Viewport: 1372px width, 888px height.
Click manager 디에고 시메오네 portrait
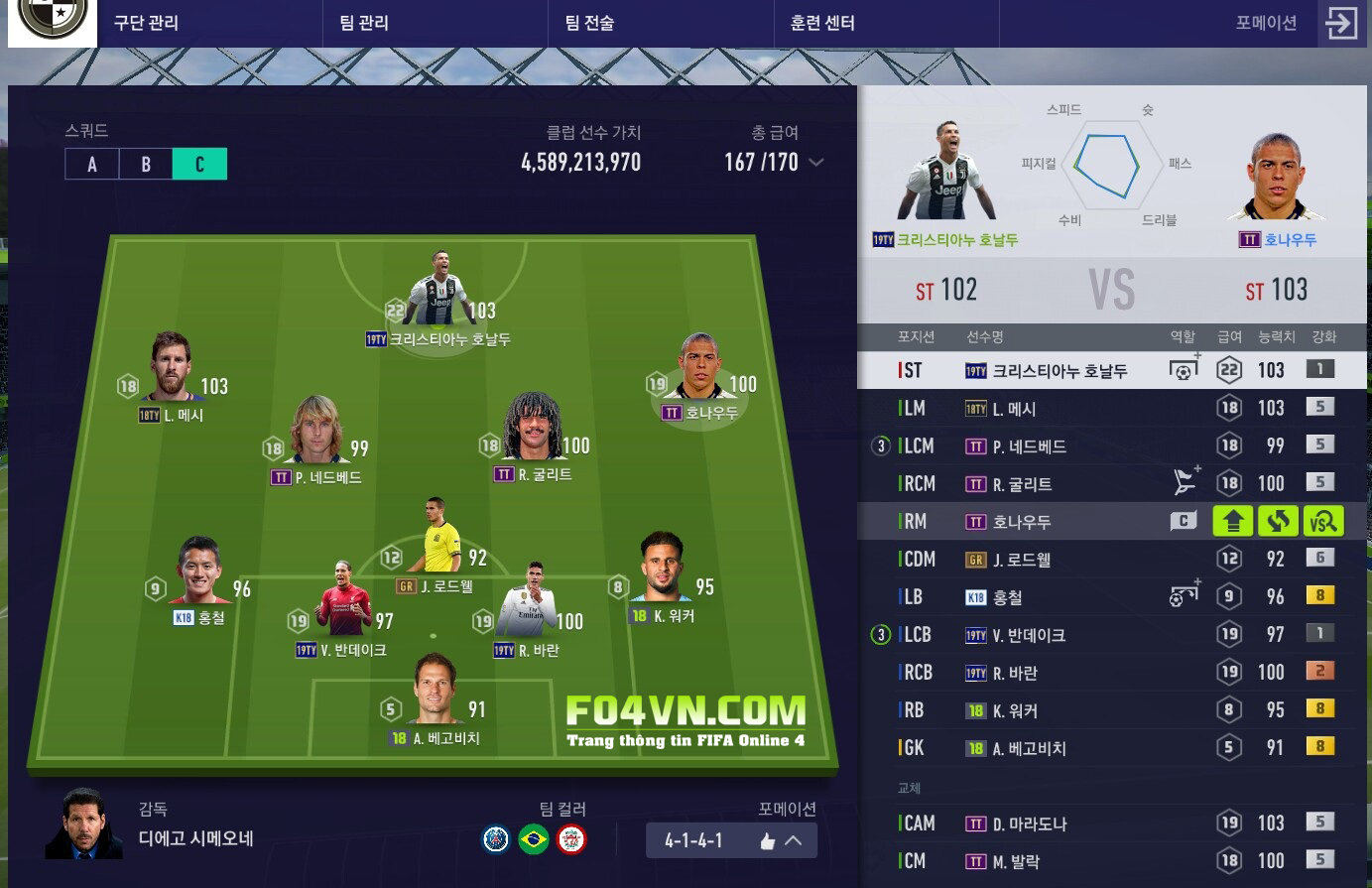[83, 824]
